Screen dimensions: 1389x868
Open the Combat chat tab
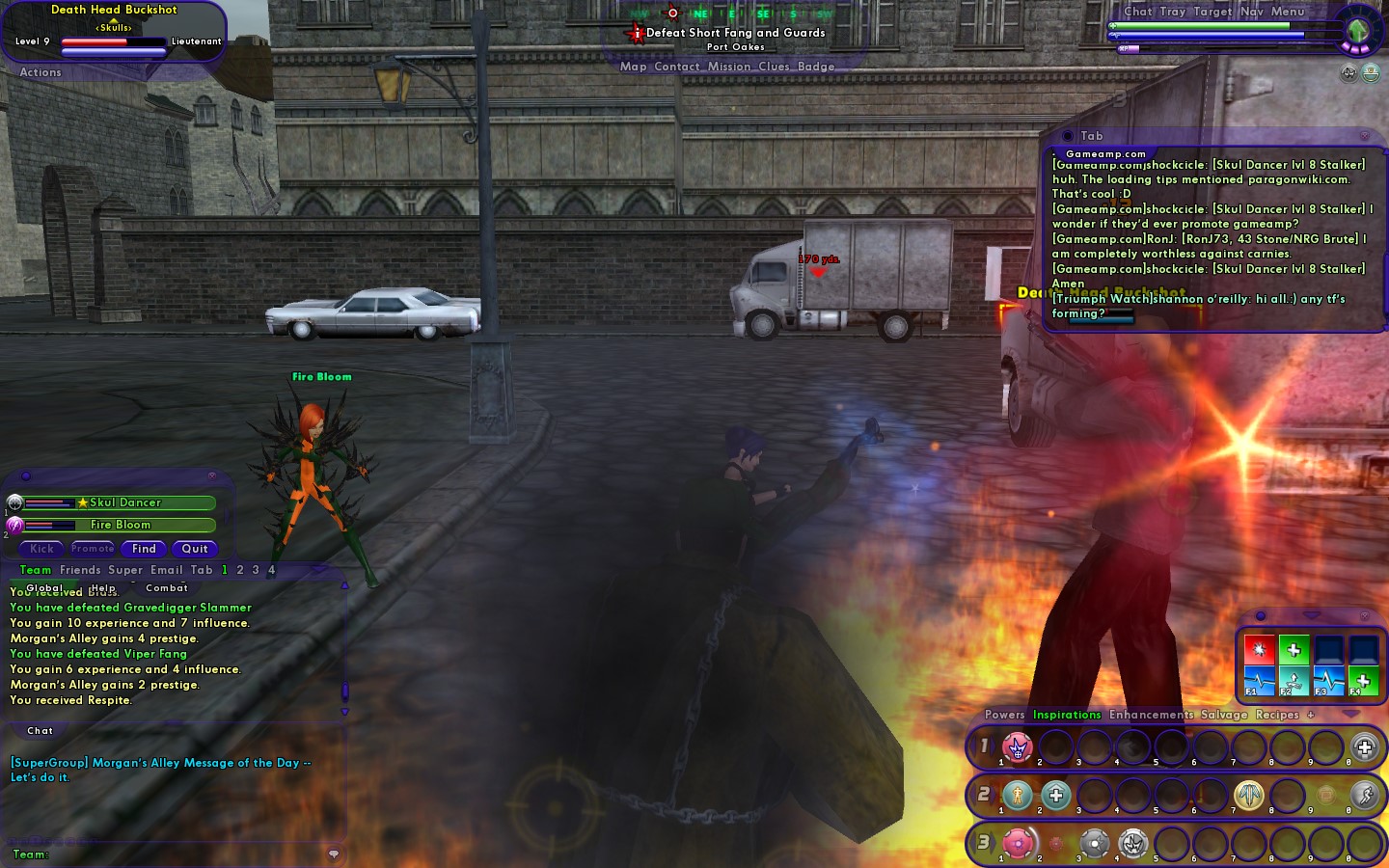(x=167, y=587)
